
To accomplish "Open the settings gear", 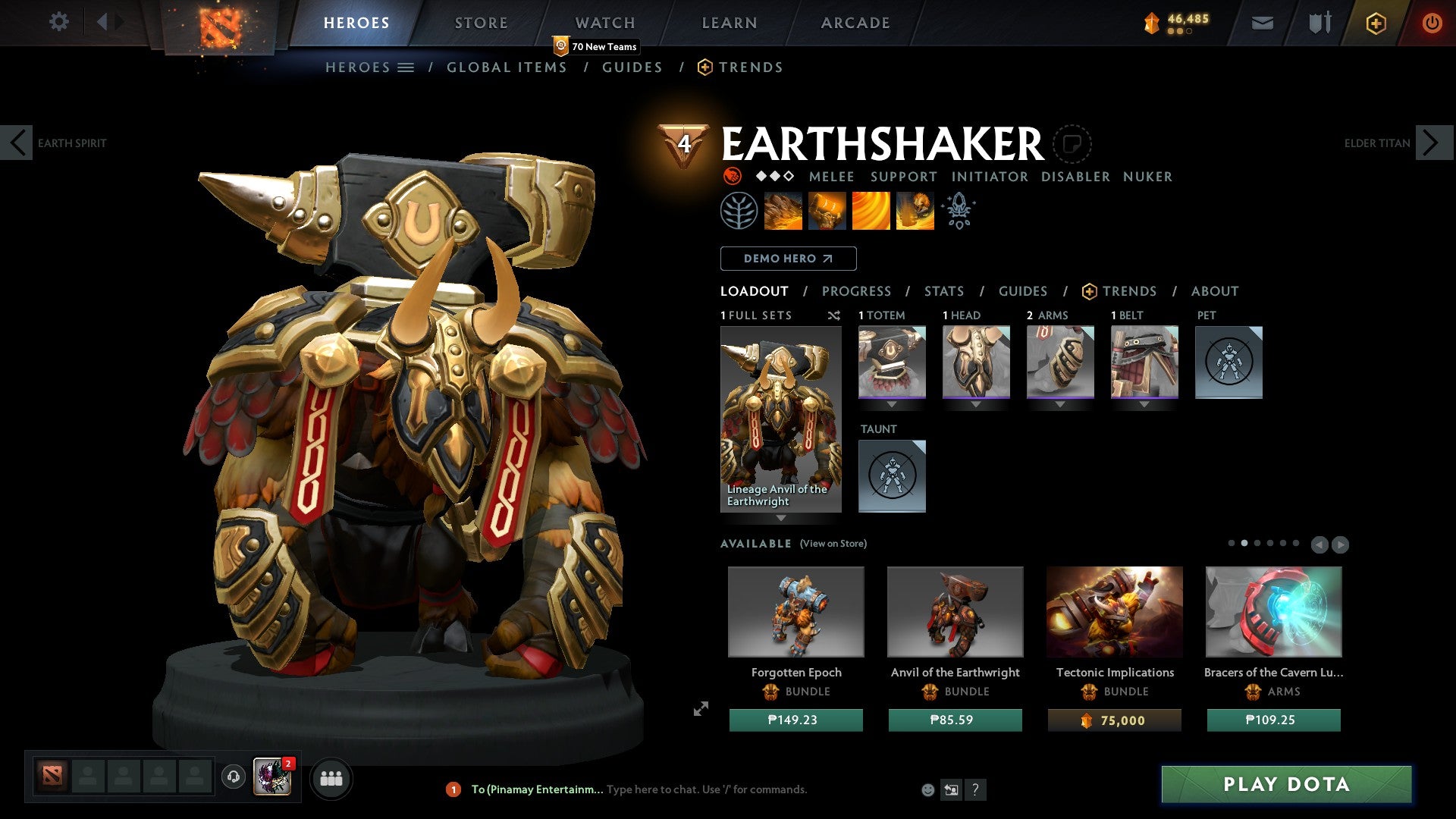I will pos(58,22).
